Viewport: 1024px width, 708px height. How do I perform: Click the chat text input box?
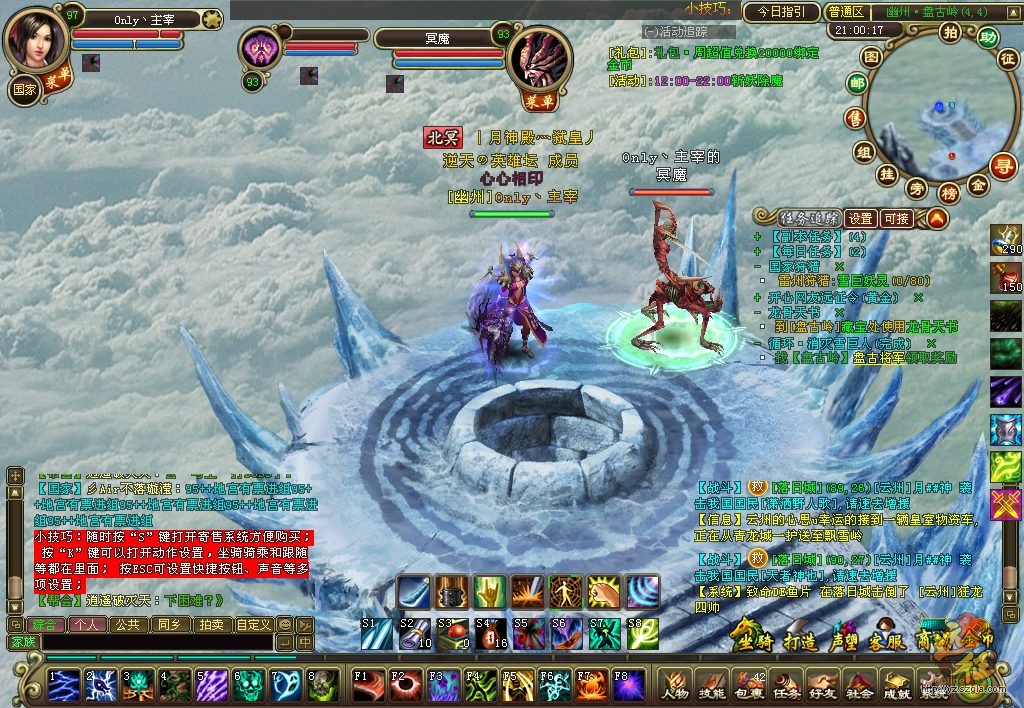click(x=160, y=641)
